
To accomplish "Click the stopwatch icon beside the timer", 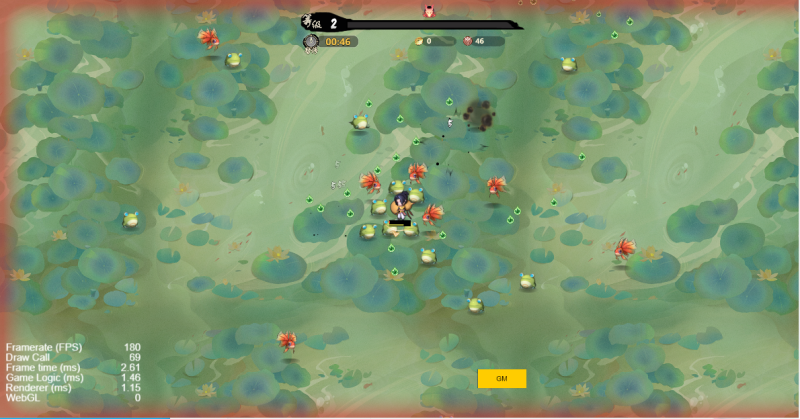I will (312, 42).
